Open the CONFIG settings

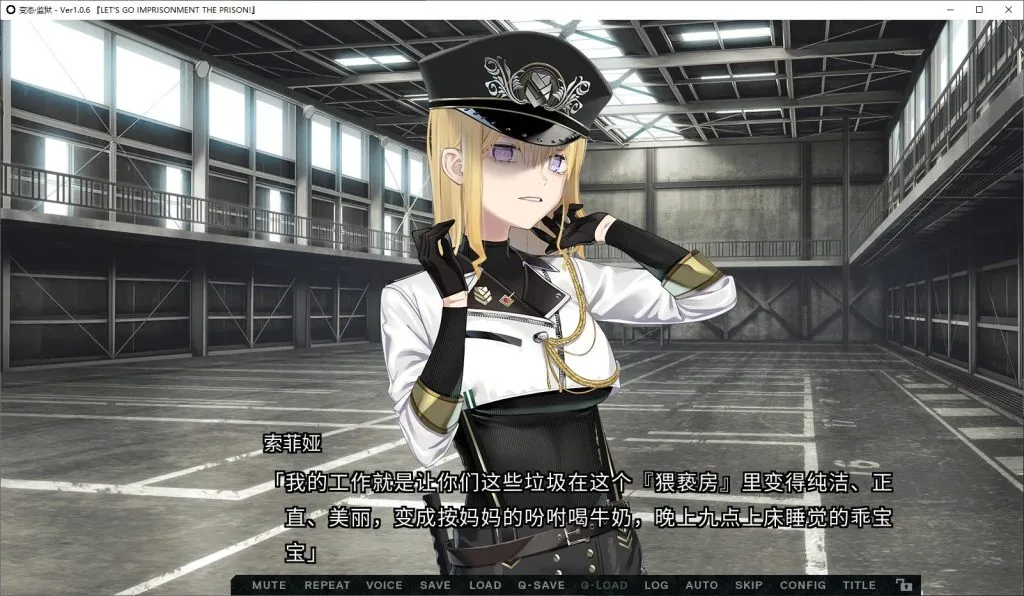(803, 585)
